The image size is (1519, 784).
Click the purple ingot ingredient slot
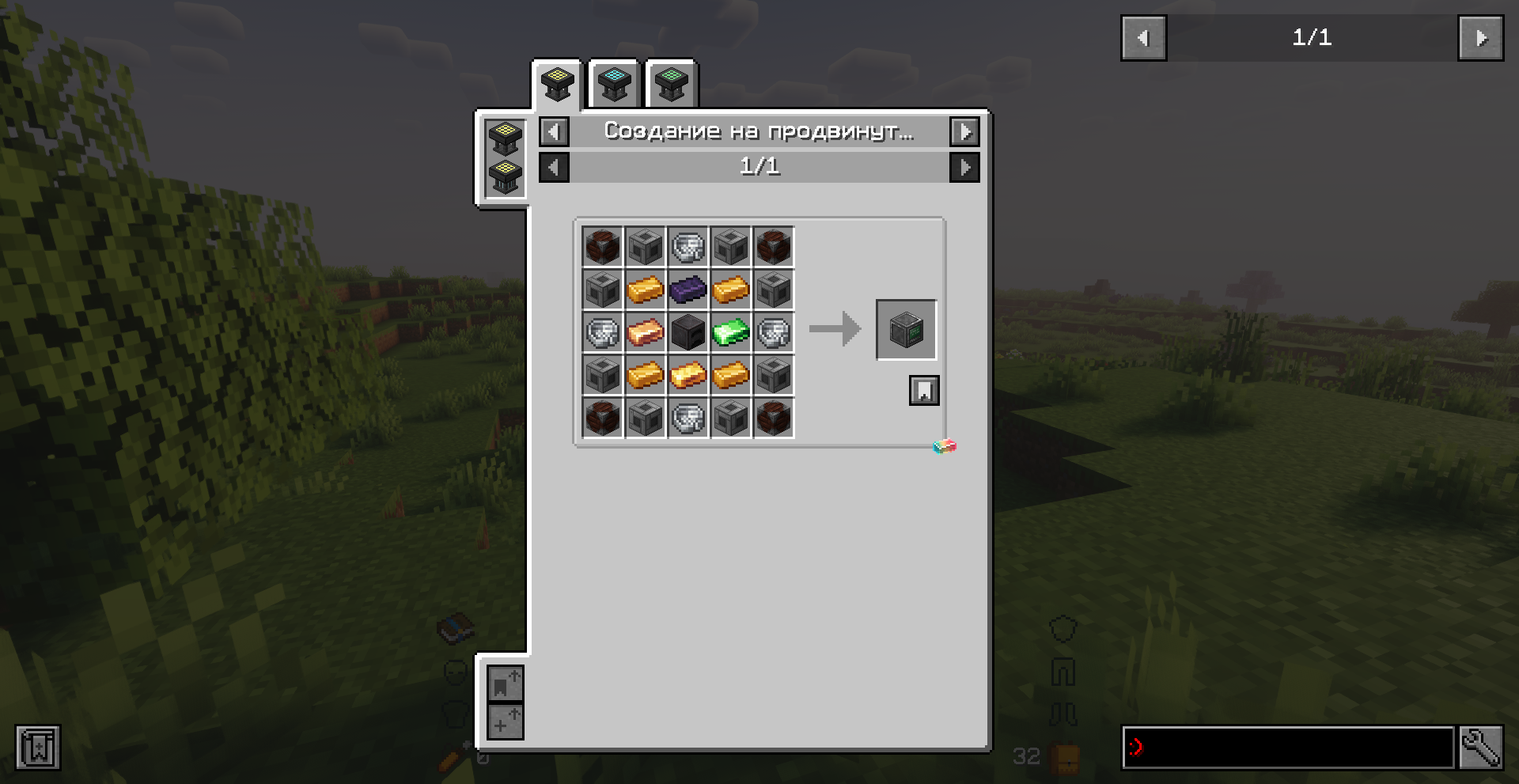(688, 290)
